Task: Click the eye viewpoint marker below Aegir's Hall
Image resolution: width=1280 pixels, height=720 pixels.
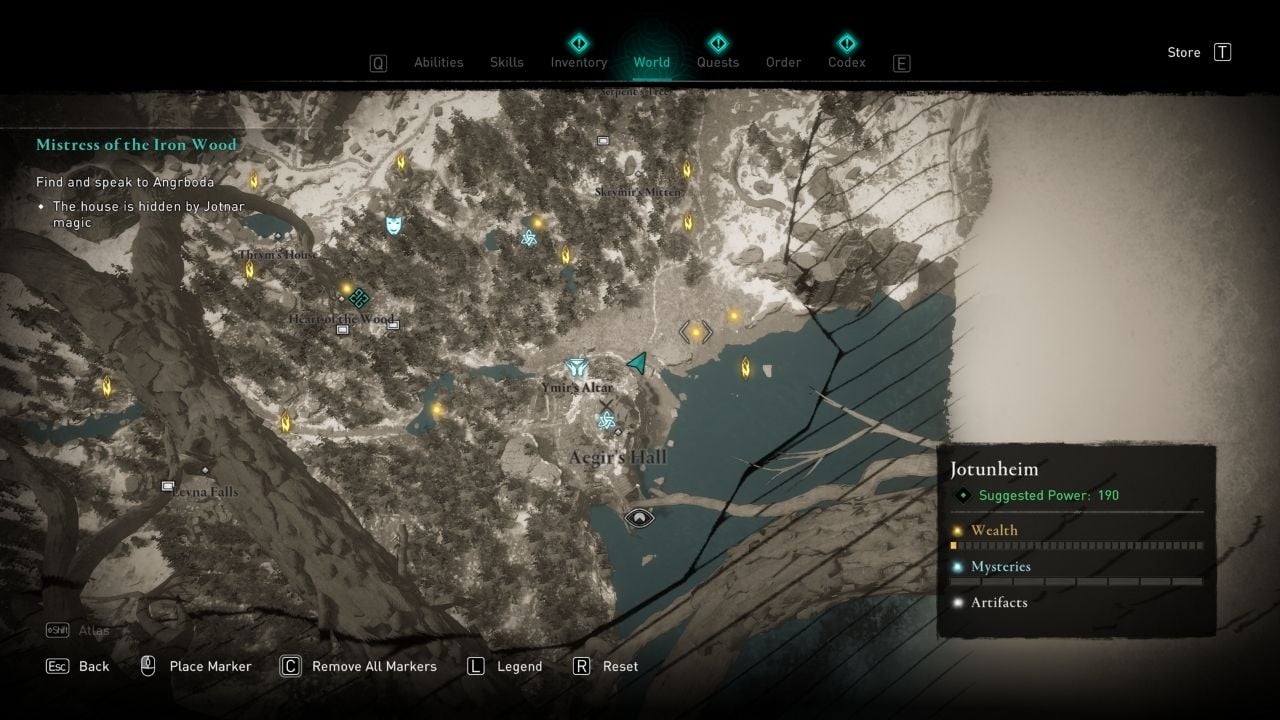Action: coord(639,518)
